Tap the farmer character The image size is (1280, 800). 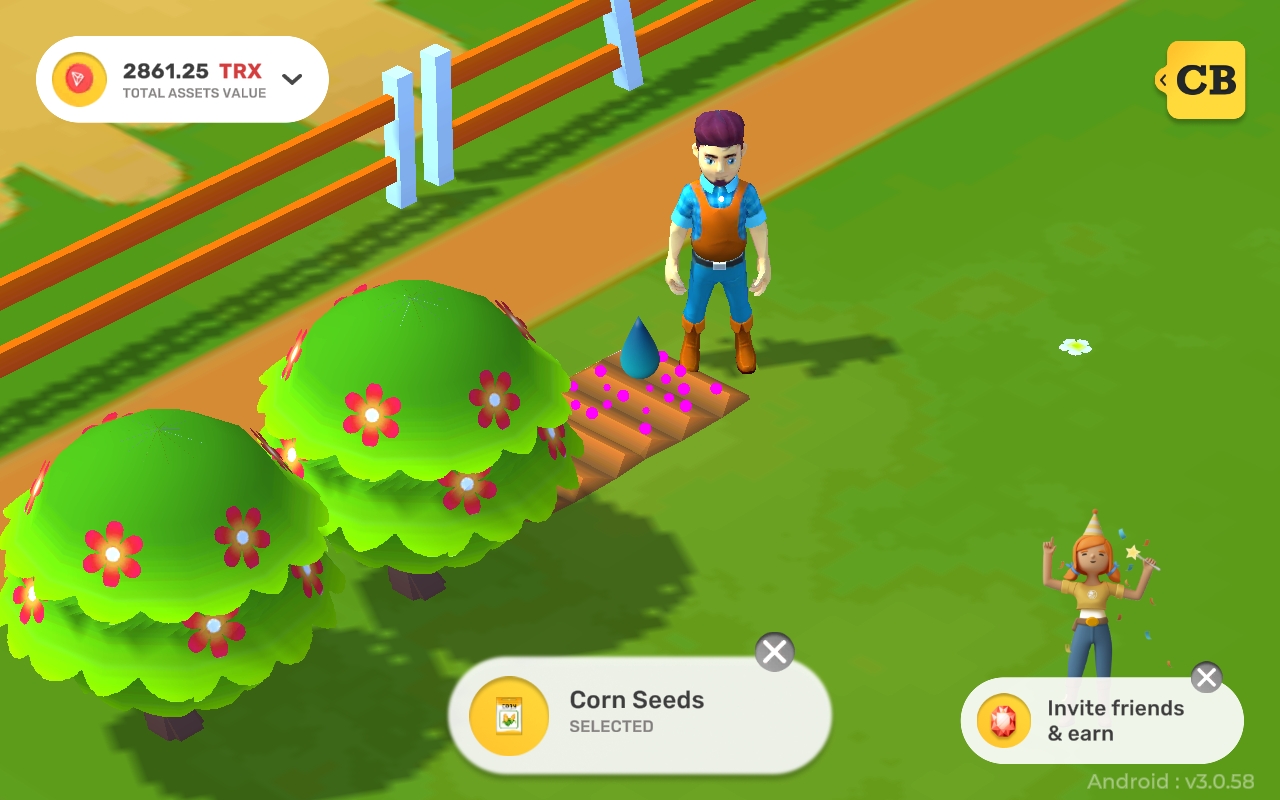click(716, 230)
